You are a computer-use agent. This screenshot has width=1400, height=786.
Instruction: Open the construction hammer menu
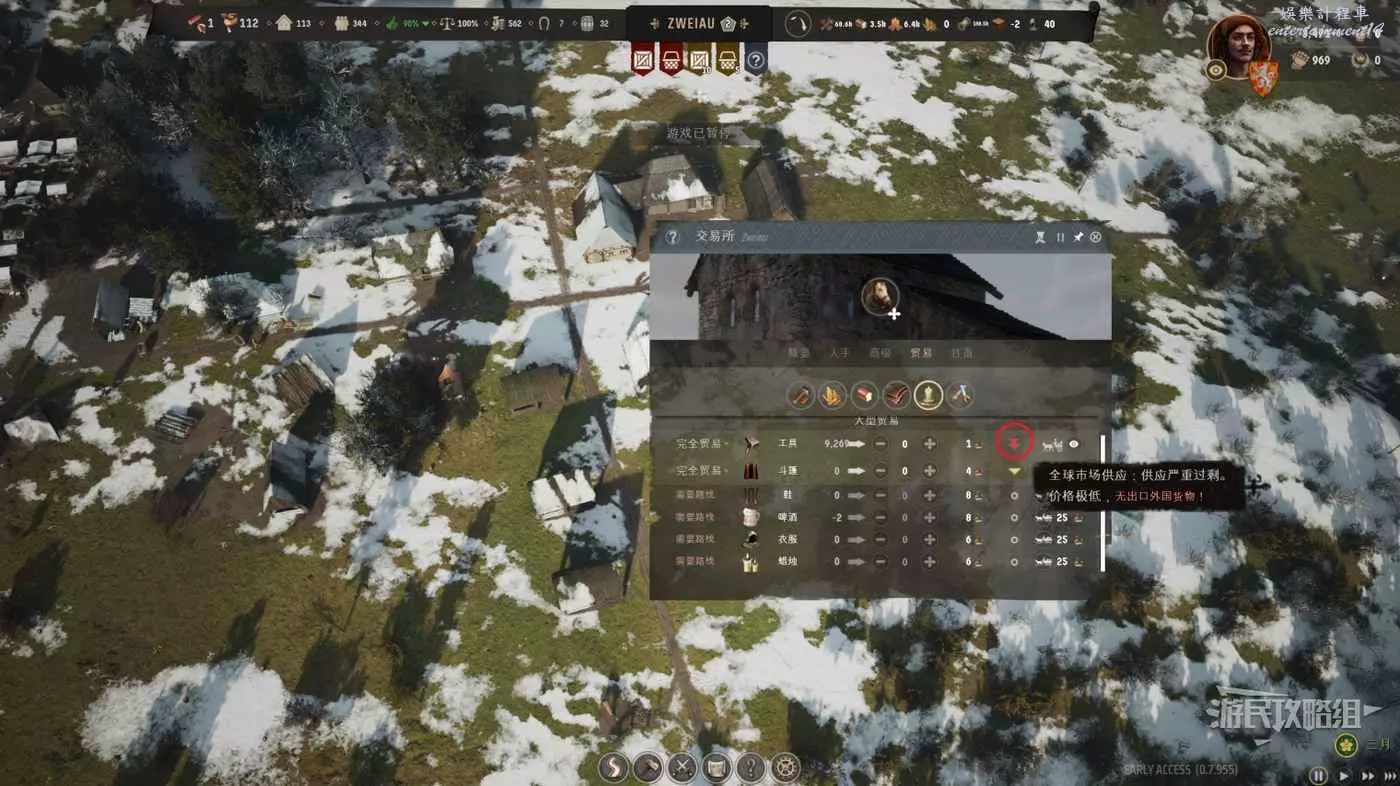648,768
